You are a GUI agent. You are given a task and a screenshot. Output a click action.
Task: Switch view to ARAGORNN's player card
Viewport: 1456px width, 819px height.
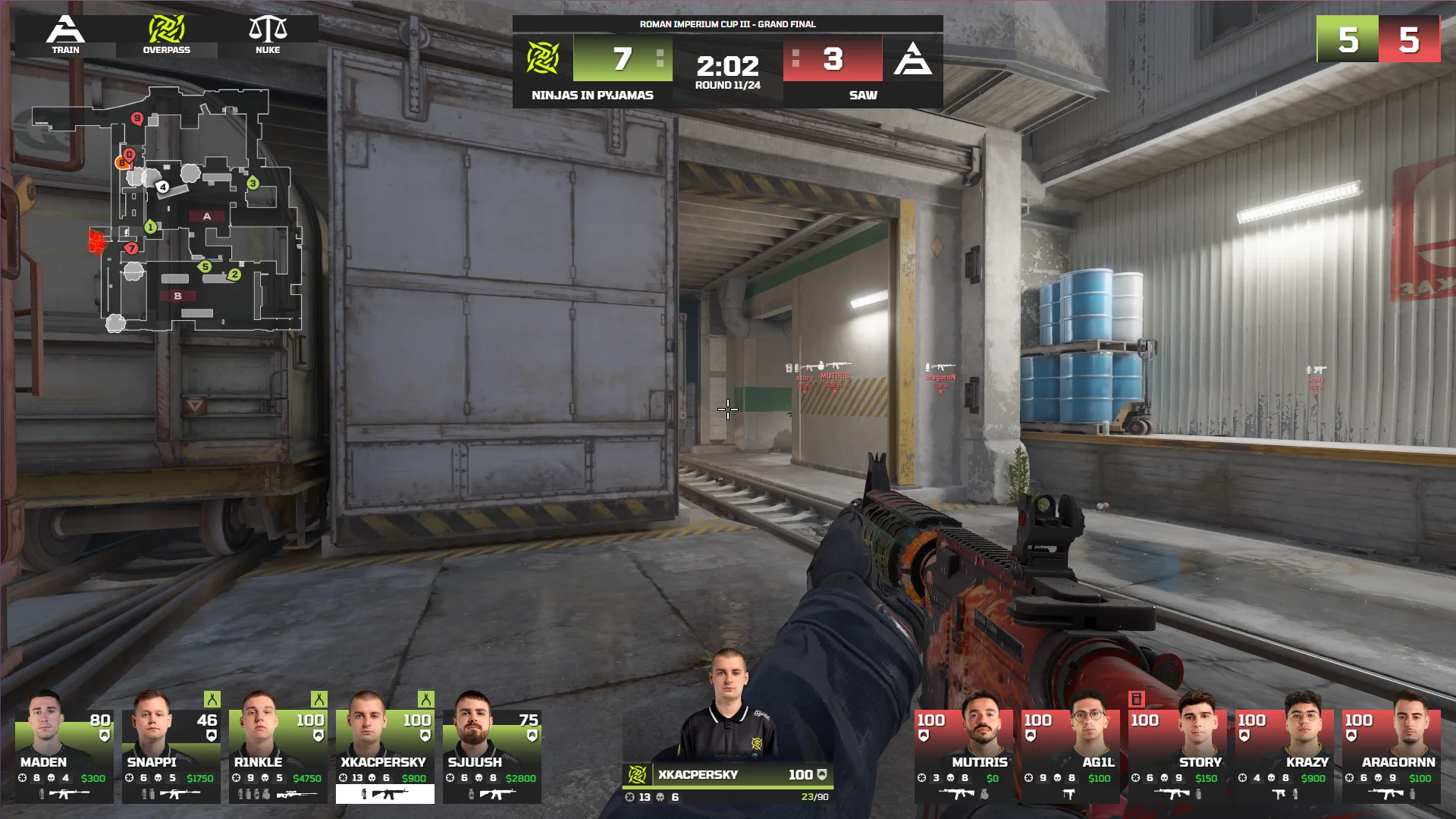coord(1391,748)
